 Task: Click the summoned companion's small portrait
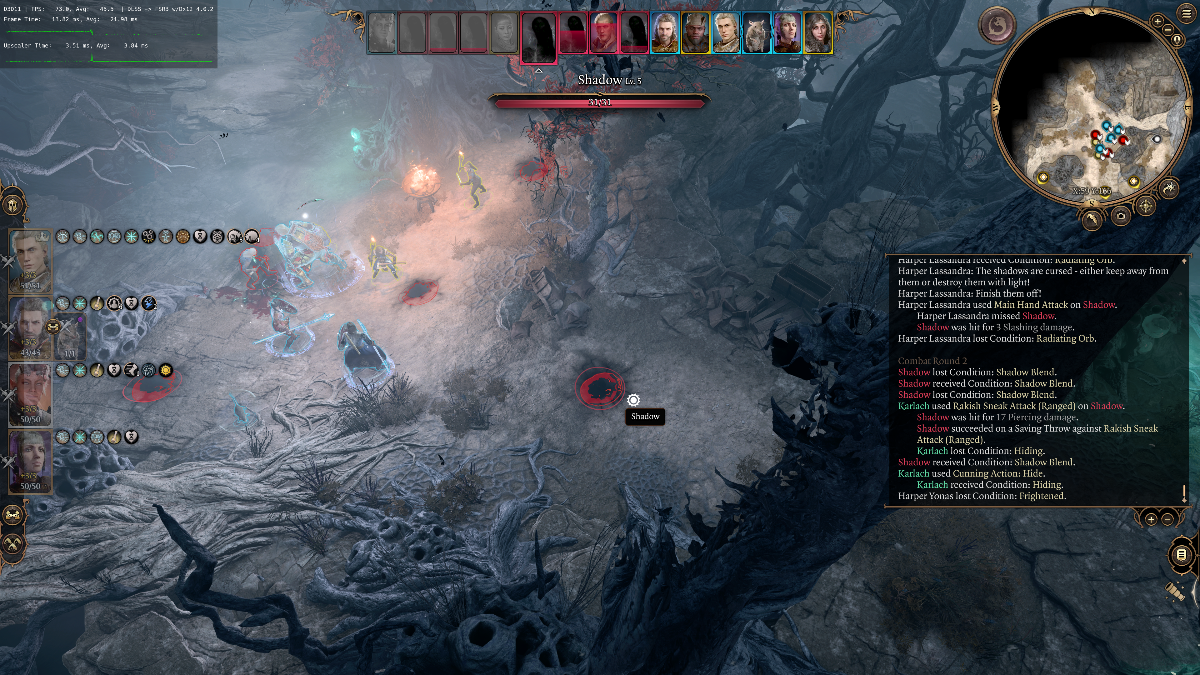pos(70,336)
